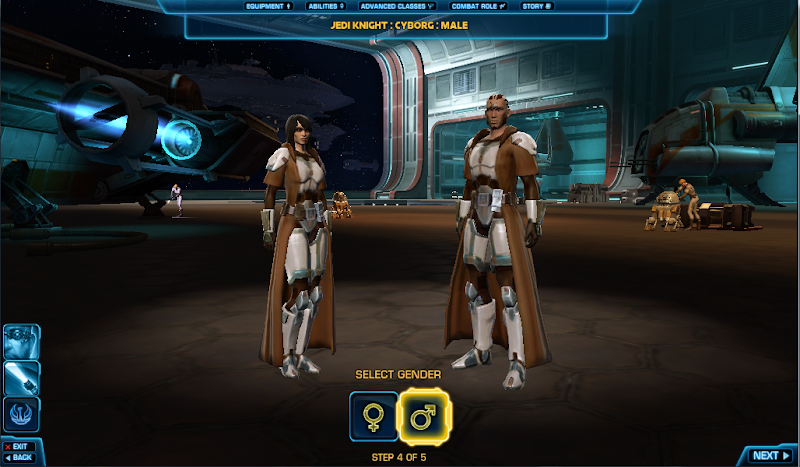Exit character creation
The height and width of the screenshot is (467, 800).
coord(17,446)
